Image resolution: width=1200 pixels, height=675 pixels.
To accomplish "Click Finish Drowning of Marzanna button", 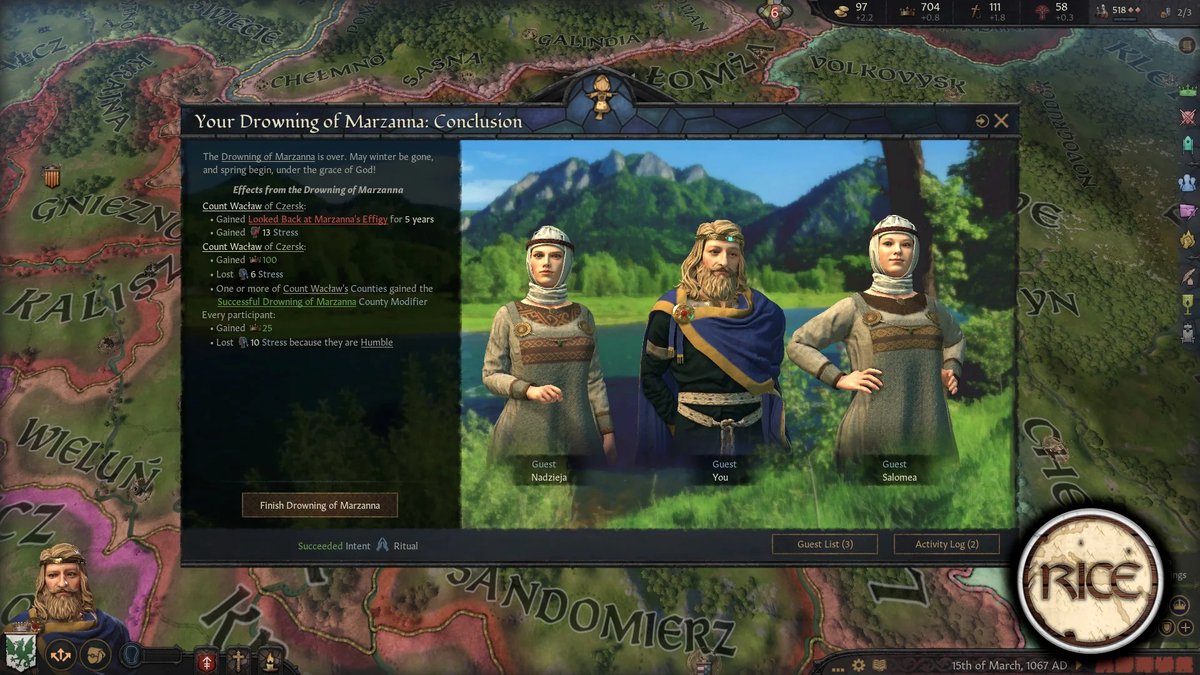I will [320, 505].
